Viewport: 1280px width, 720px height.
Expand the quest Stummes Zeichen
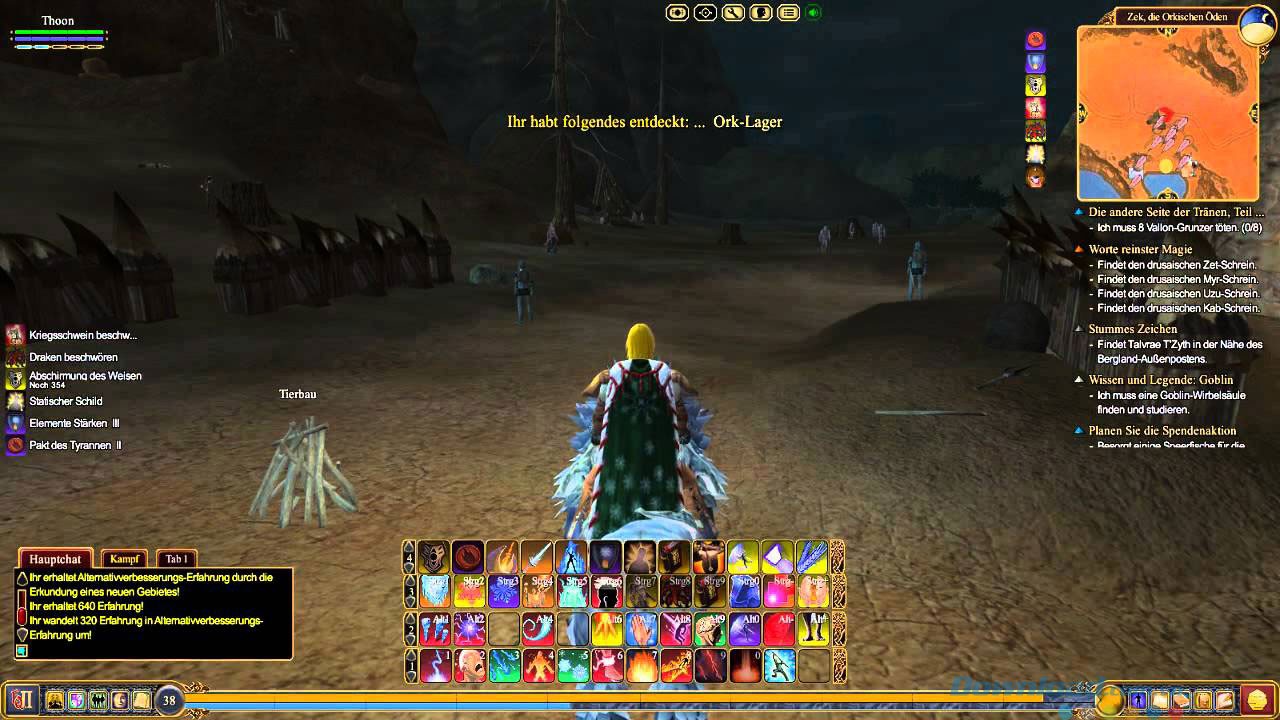coord(1080,328)
